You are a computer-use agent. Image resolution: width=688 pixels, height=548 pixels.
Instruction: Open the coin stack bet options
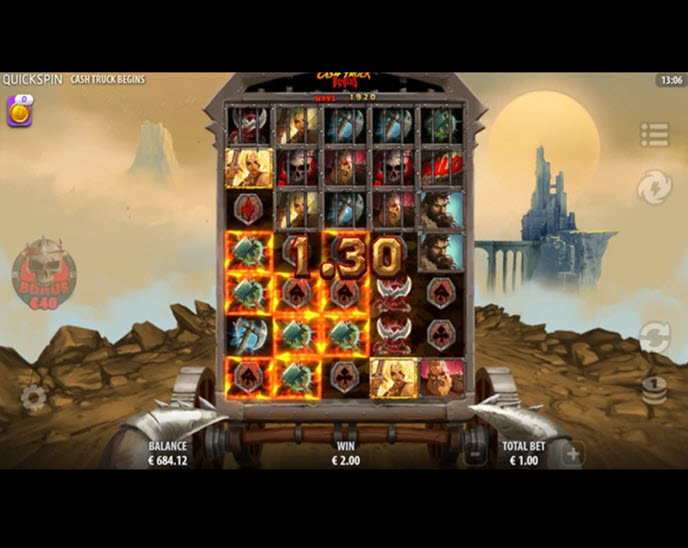click(654, 389)
